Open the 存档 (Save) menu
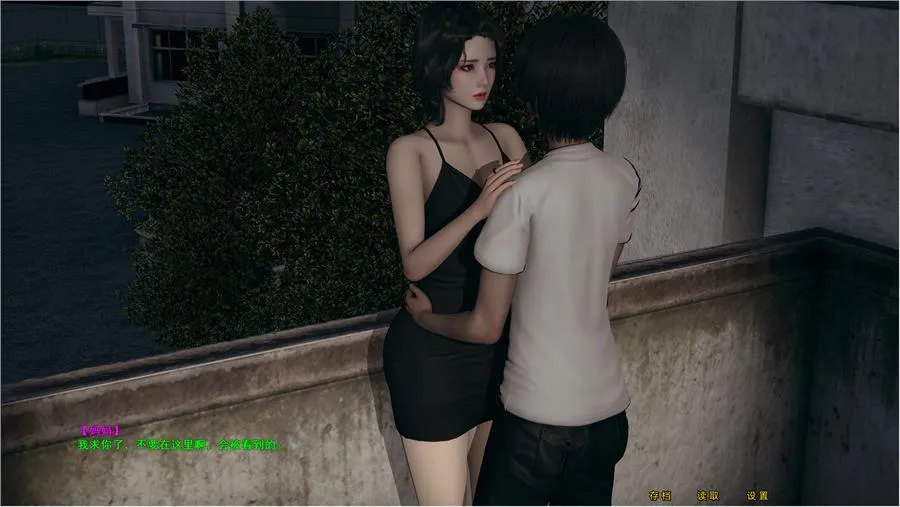The width and height of the screenshot is (900, 507). coord(660,495)
